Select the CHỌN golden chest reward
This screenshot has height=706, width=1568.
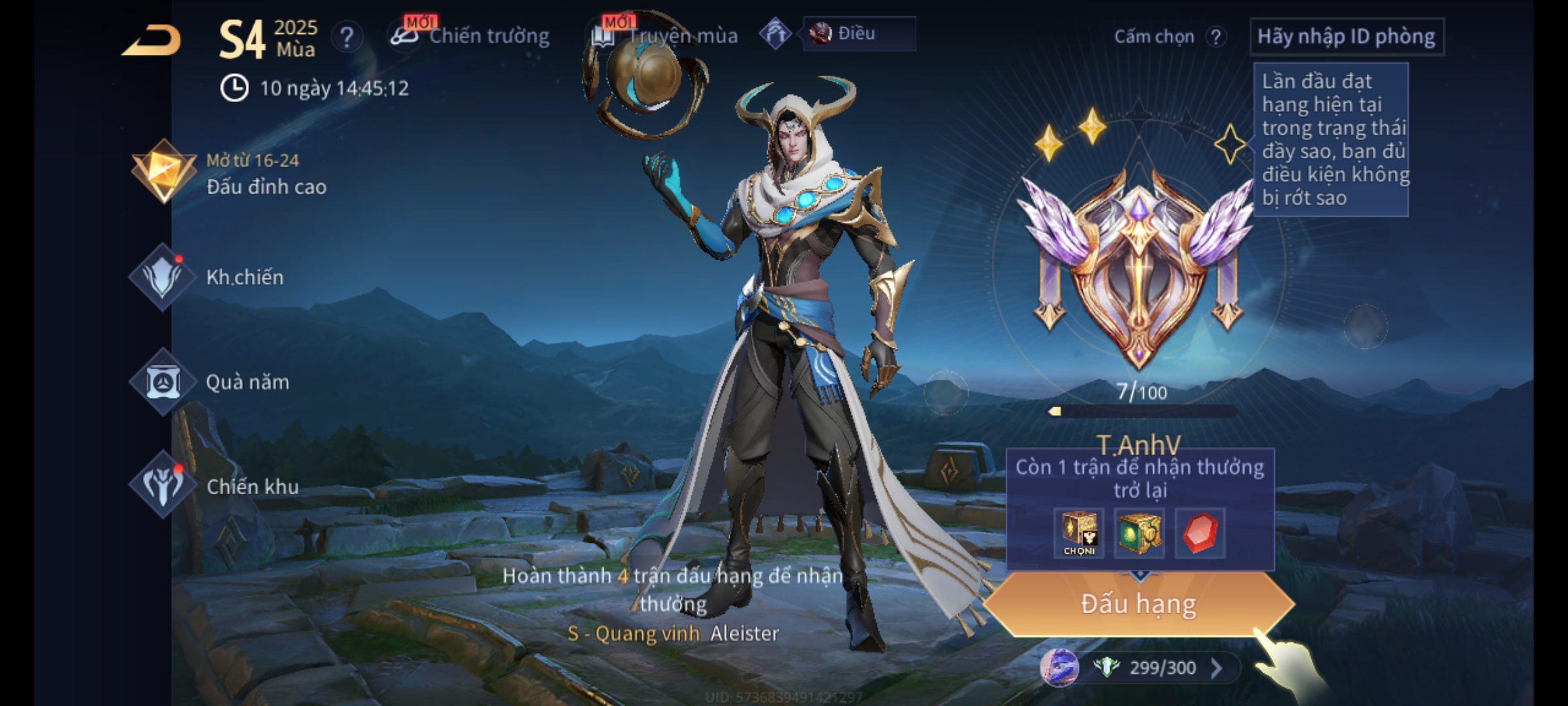(x=1079, y=533)
